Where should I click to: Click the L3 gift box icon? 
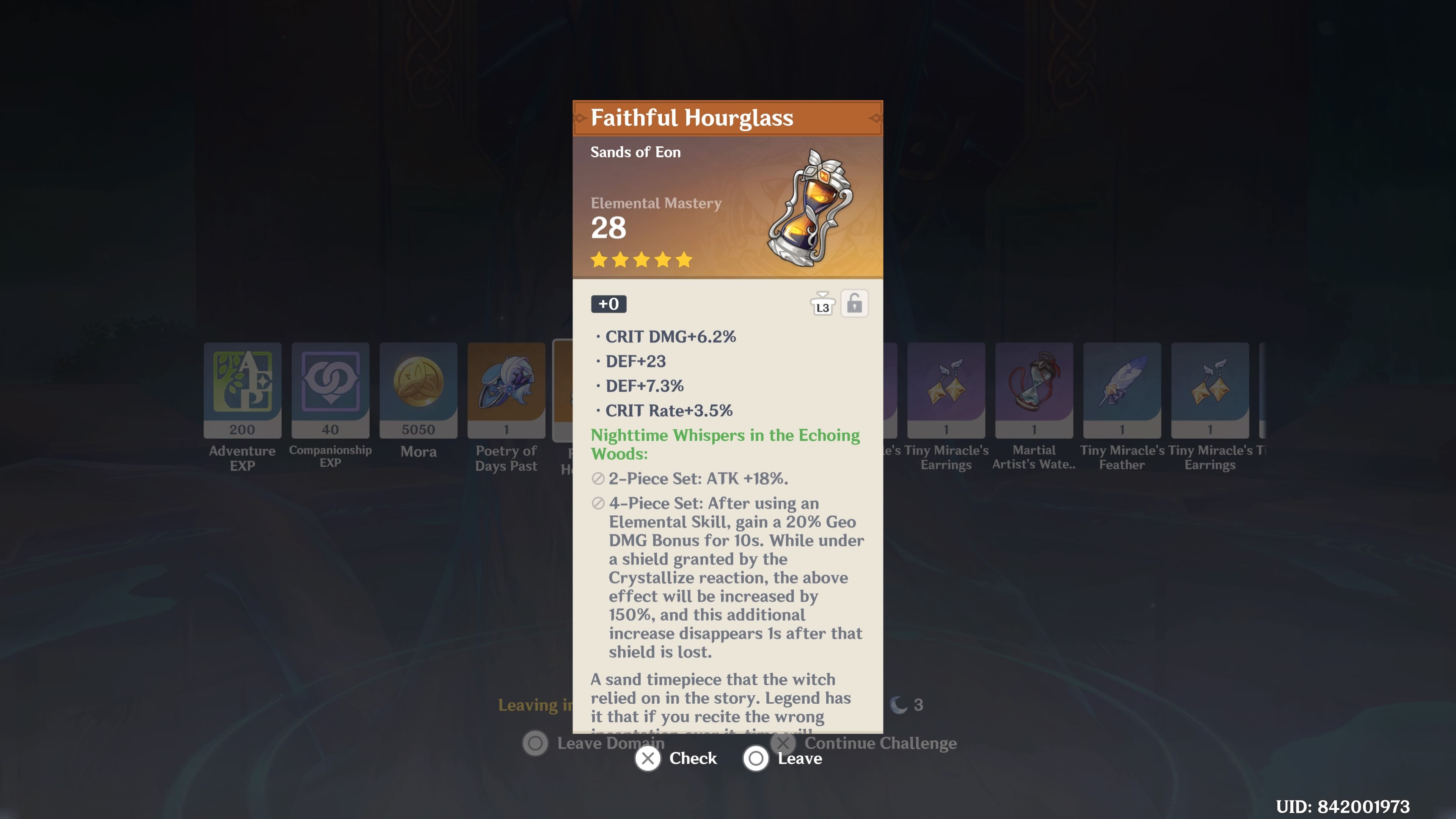coord(823,304)
